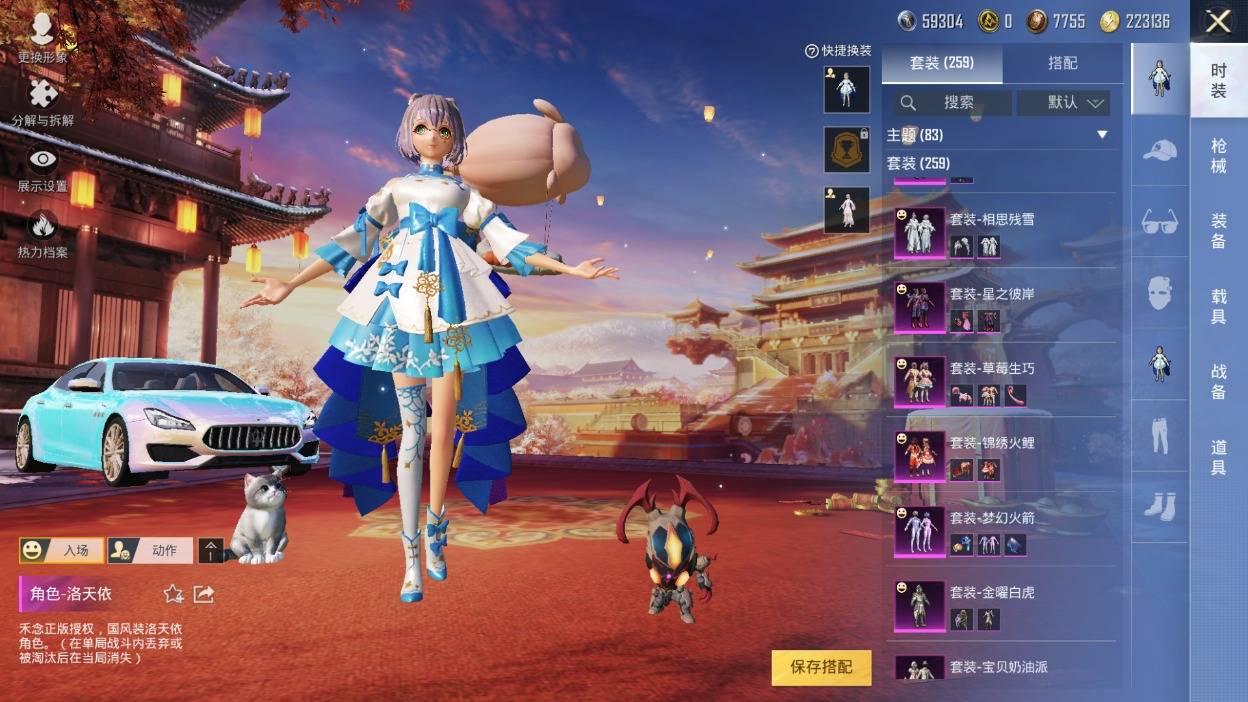Open 分解与拆解 dismantle menu
The image size is (1248, 702).
point(42,103)
